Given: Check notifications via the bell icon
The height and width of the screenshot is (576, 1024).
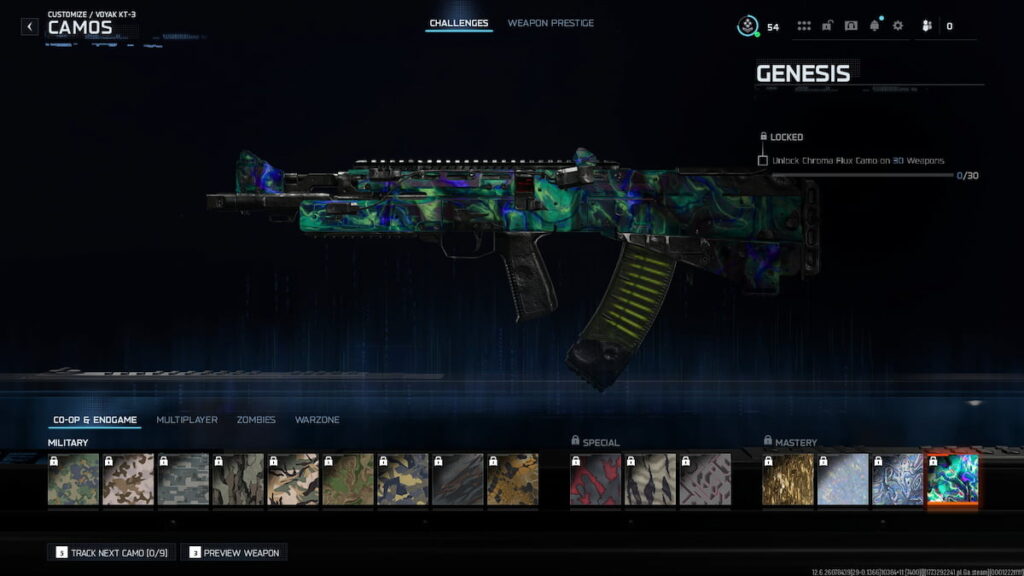Looking at the screenshot, I should [875, 26].
